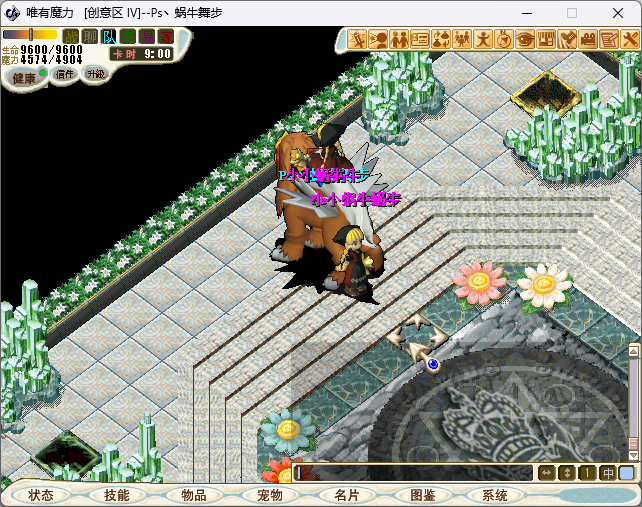Click the 健康 health button
Viewport: 642px width, 507px height.
24,77
